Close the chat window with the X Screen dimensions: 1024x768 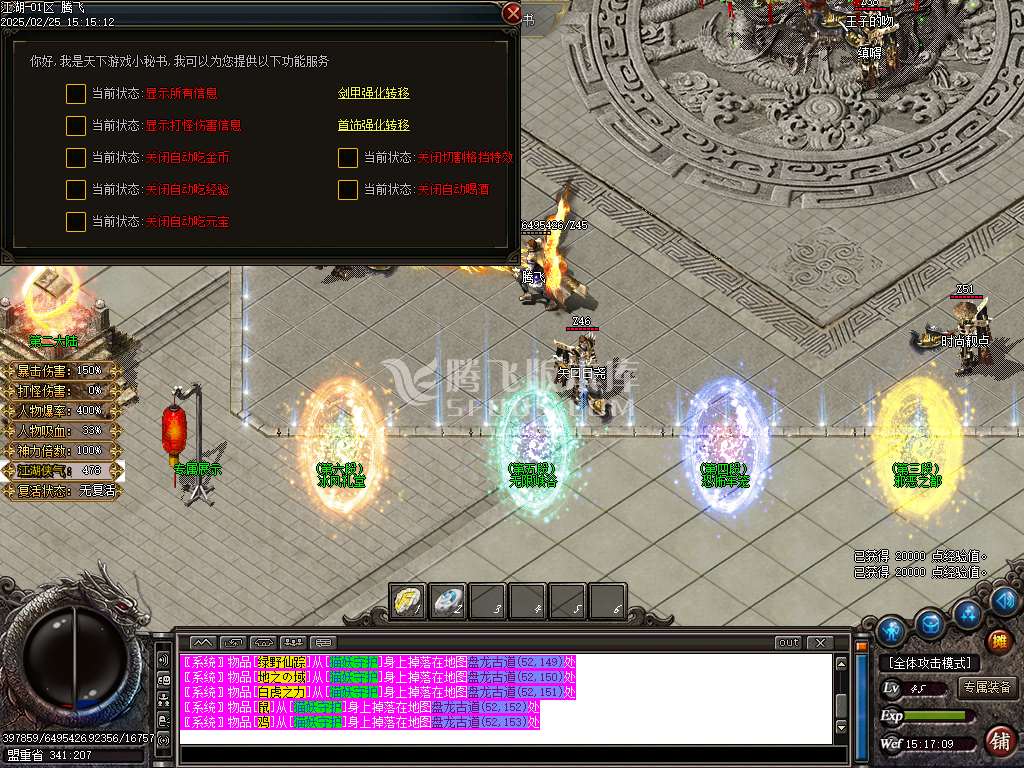(x=820, y=643)
